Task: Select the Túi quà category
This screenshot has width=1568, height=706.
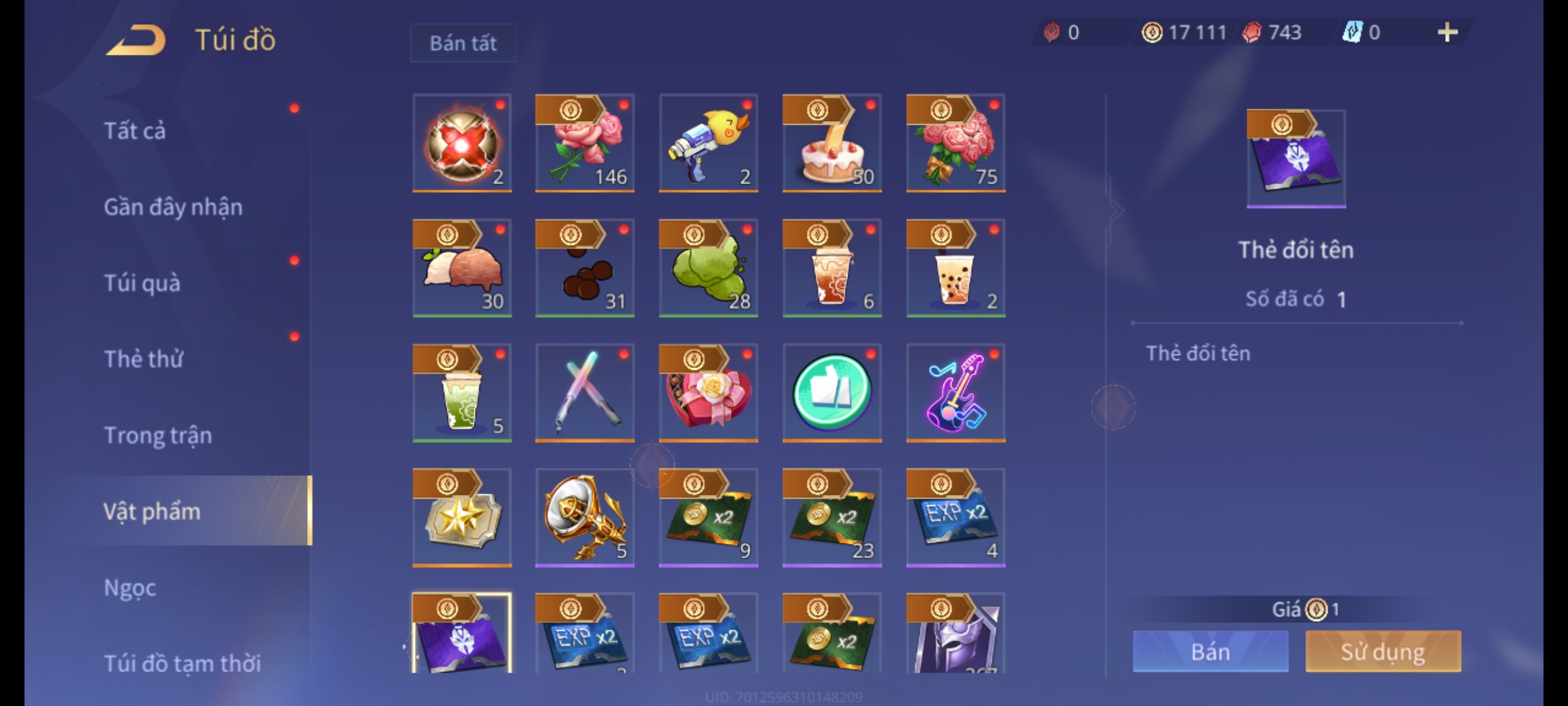Action: [x=142, y=283]
